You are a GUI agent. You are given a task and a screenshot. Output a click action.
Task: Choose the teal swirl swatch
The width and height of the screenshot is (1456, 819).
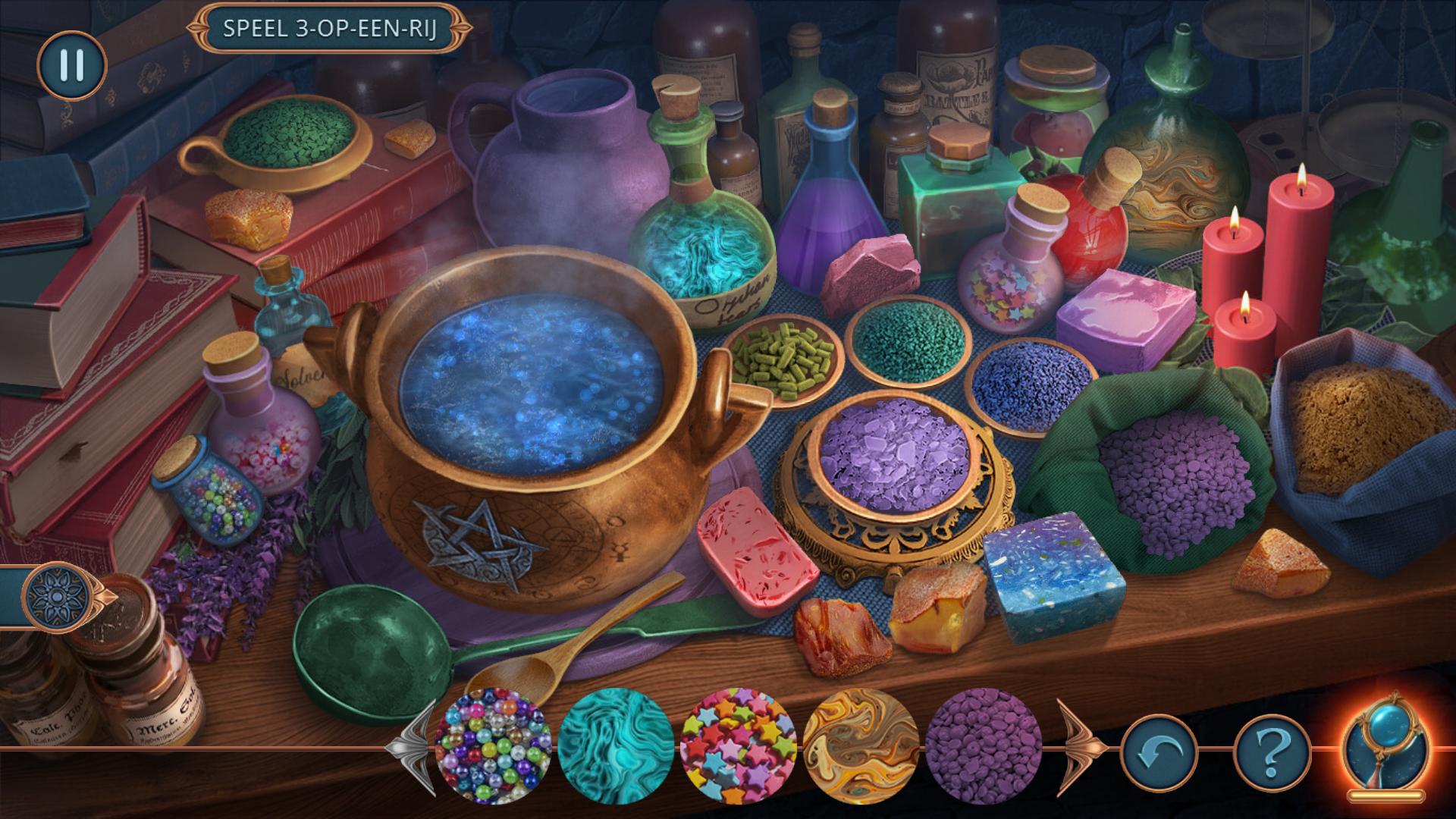click(x=616, y=745)
